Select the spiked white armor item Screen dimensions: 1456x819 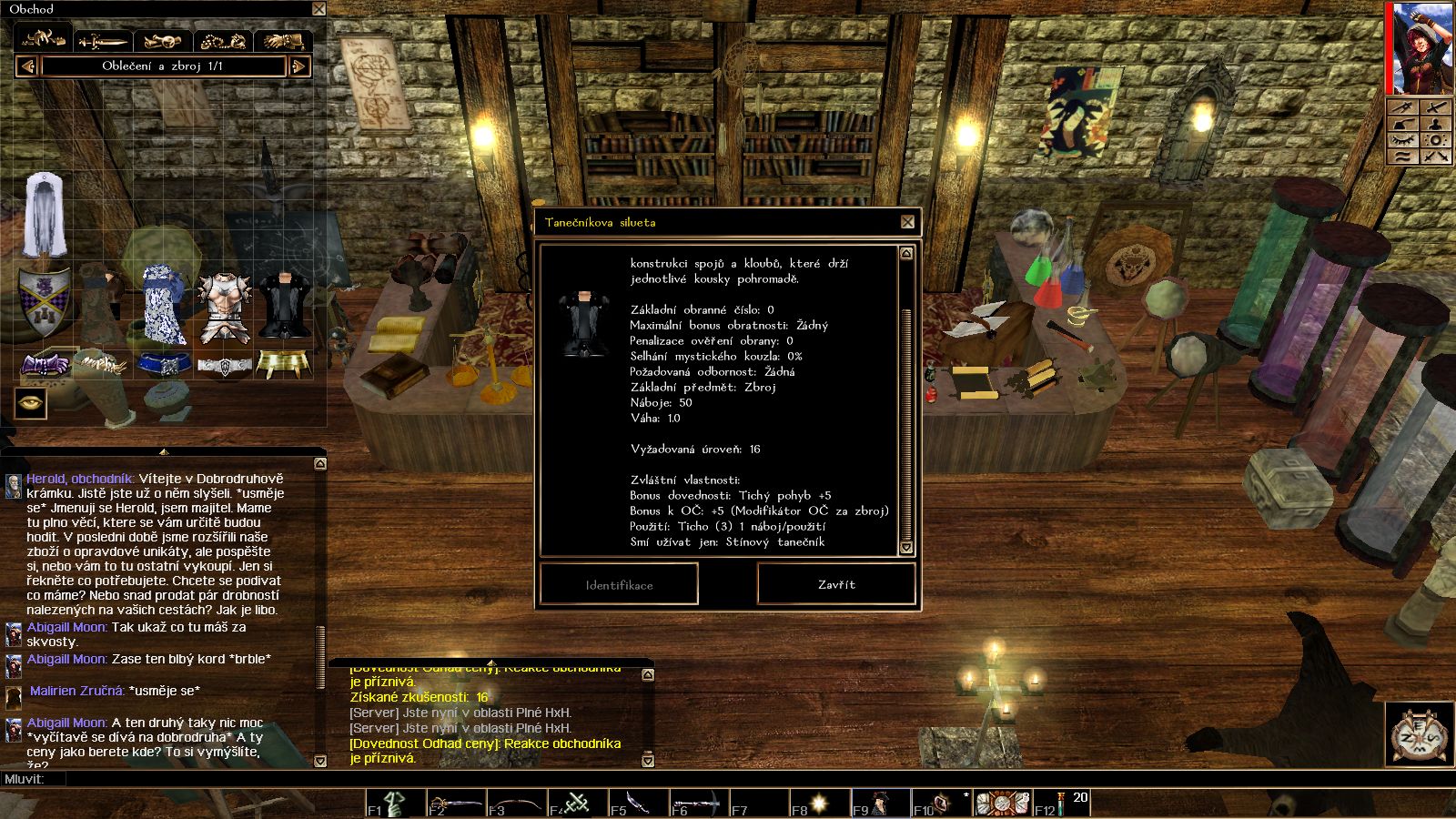[x=224, y=308]
